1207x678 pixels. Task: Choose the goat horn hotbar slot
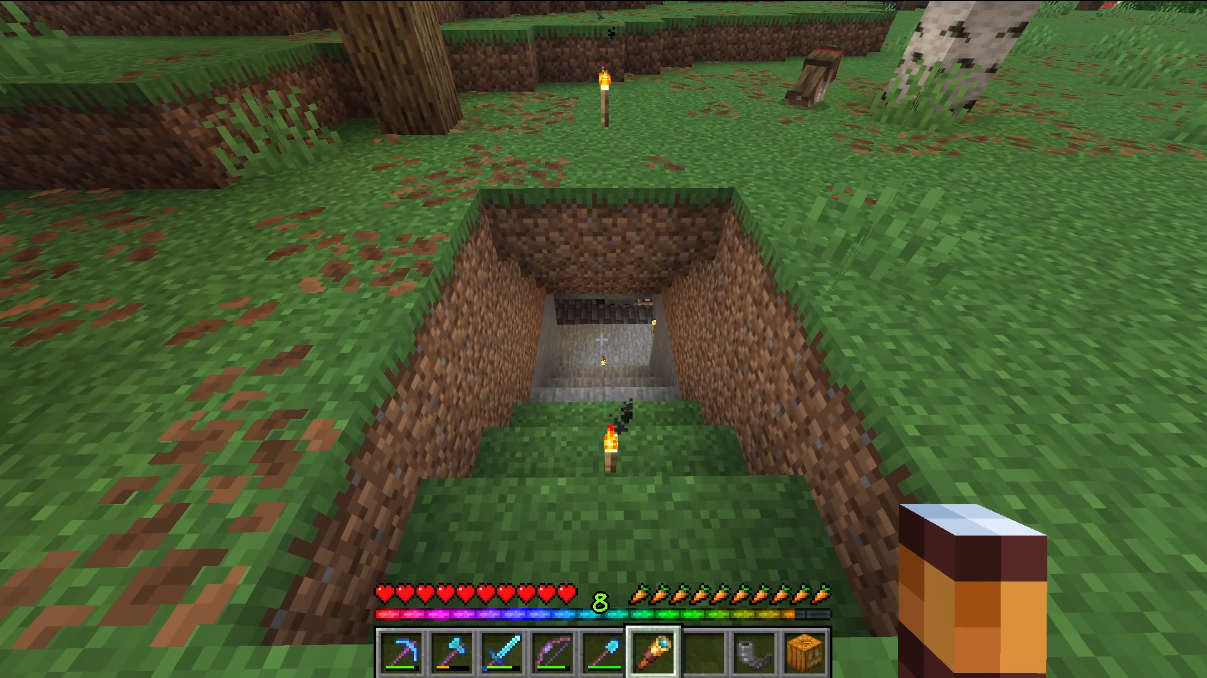click(753, 653)
